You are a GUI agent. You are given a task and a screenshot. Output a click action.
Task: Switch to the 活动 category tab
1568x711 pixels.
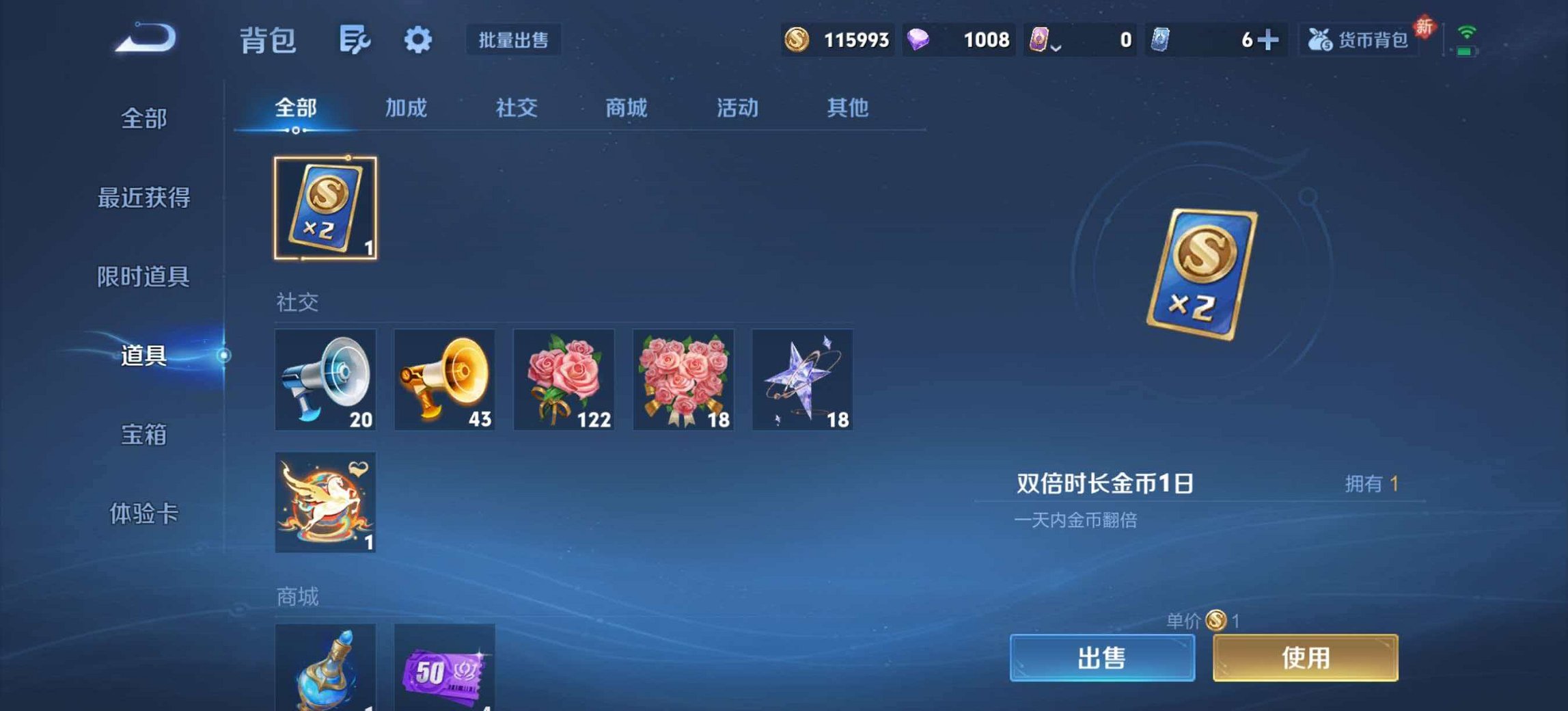tap(737, 108)
